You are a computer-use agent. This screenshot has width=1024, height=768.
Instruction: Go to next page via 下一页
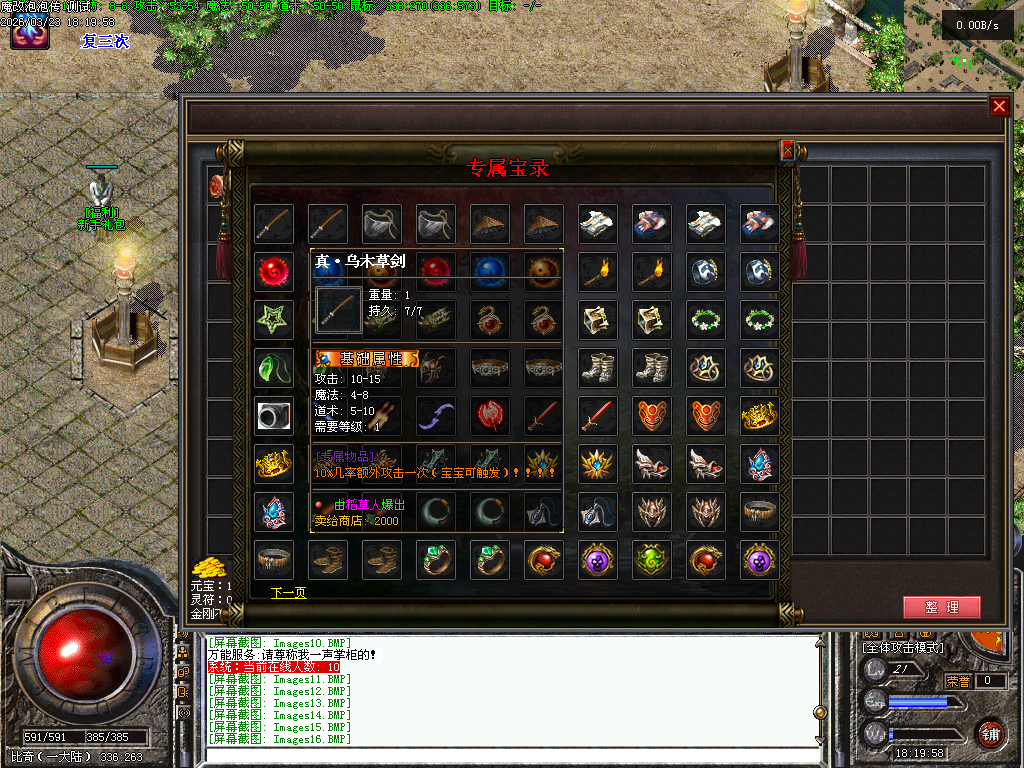(288, 593)
